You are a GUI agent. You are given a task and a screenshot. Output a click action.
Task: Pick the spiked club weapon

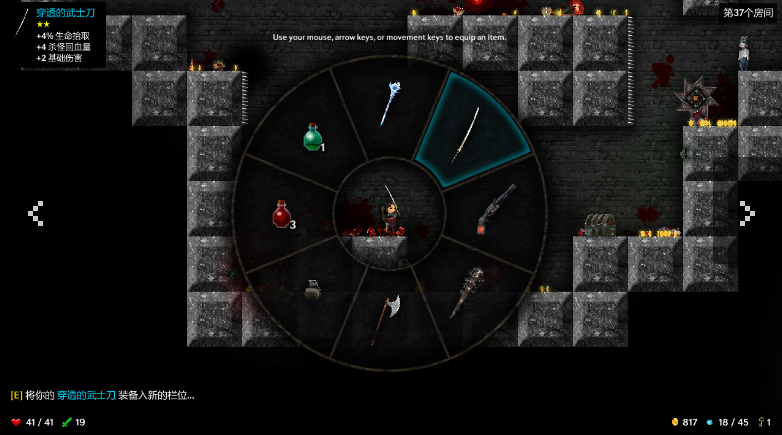pos(466,291)
